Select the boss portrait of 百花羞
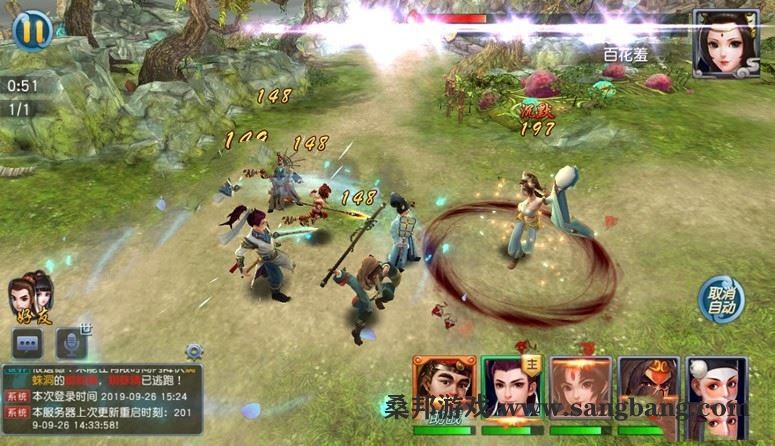This screenshot has width=775, height=446. (x=726, y=43)
